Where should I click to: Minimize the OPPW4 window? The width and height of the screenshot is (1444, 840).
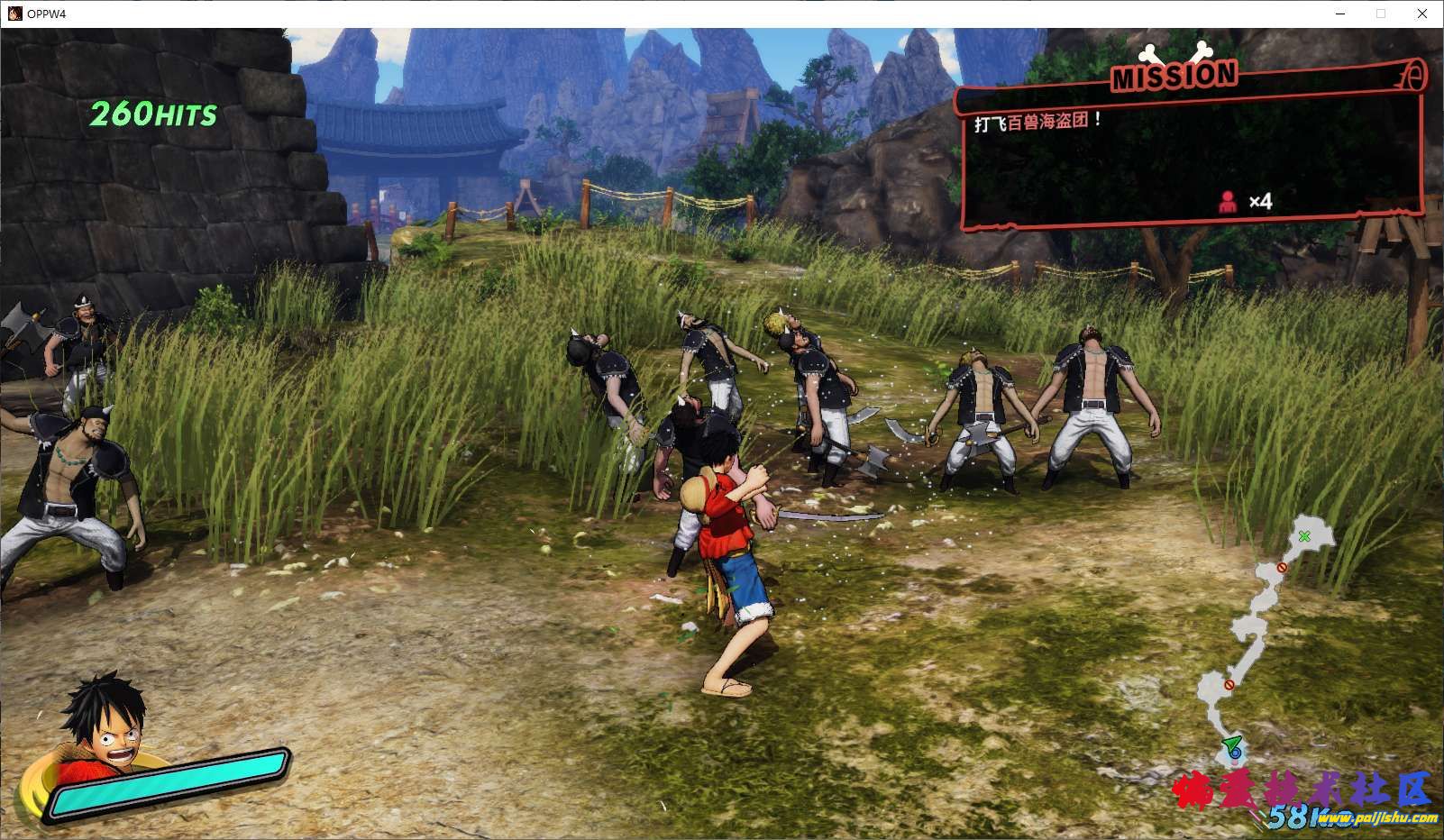pos(1339,14)
